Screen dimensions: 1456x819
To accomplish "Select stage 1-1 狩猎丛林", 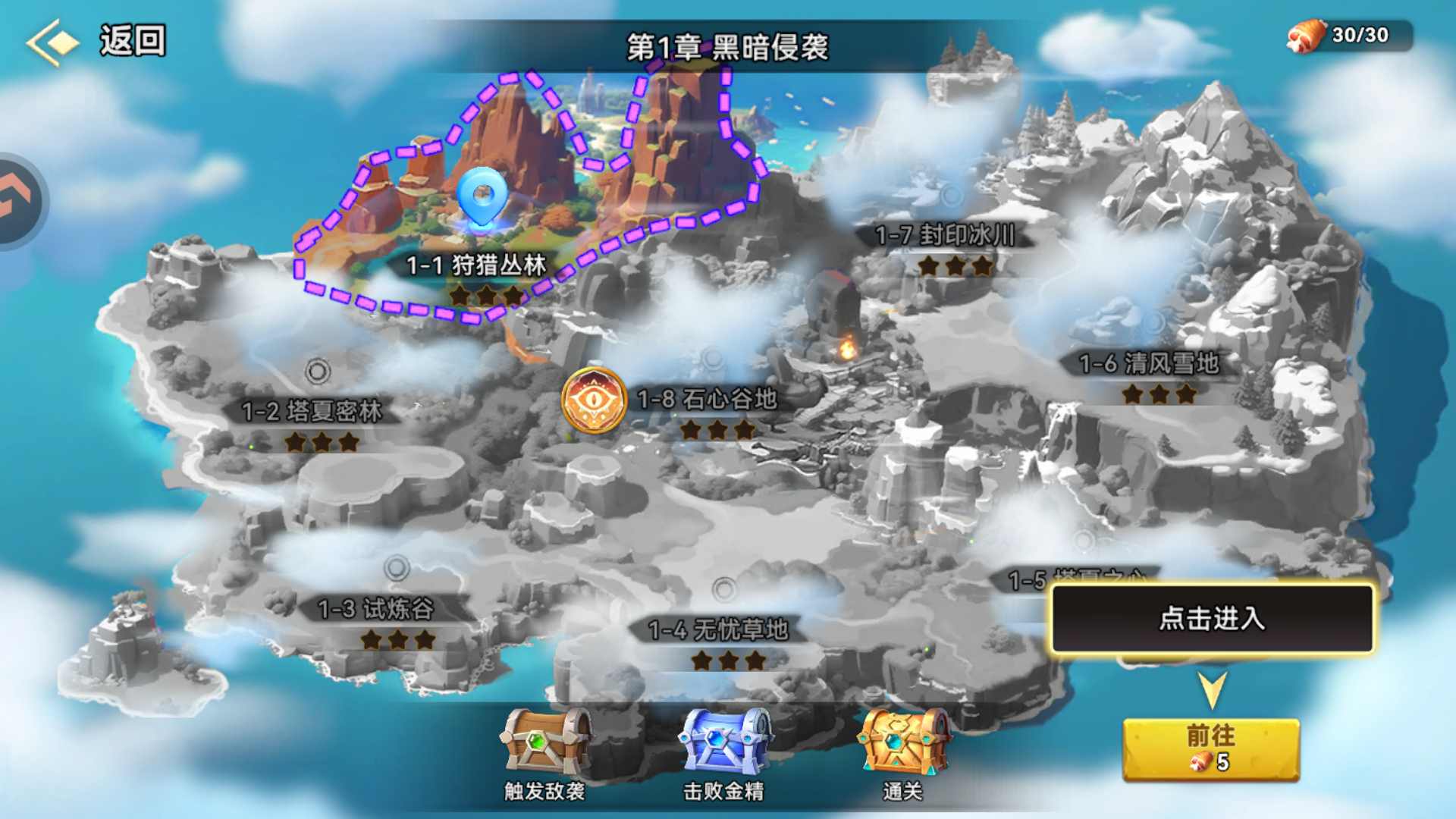I will (x=478, y=267).
